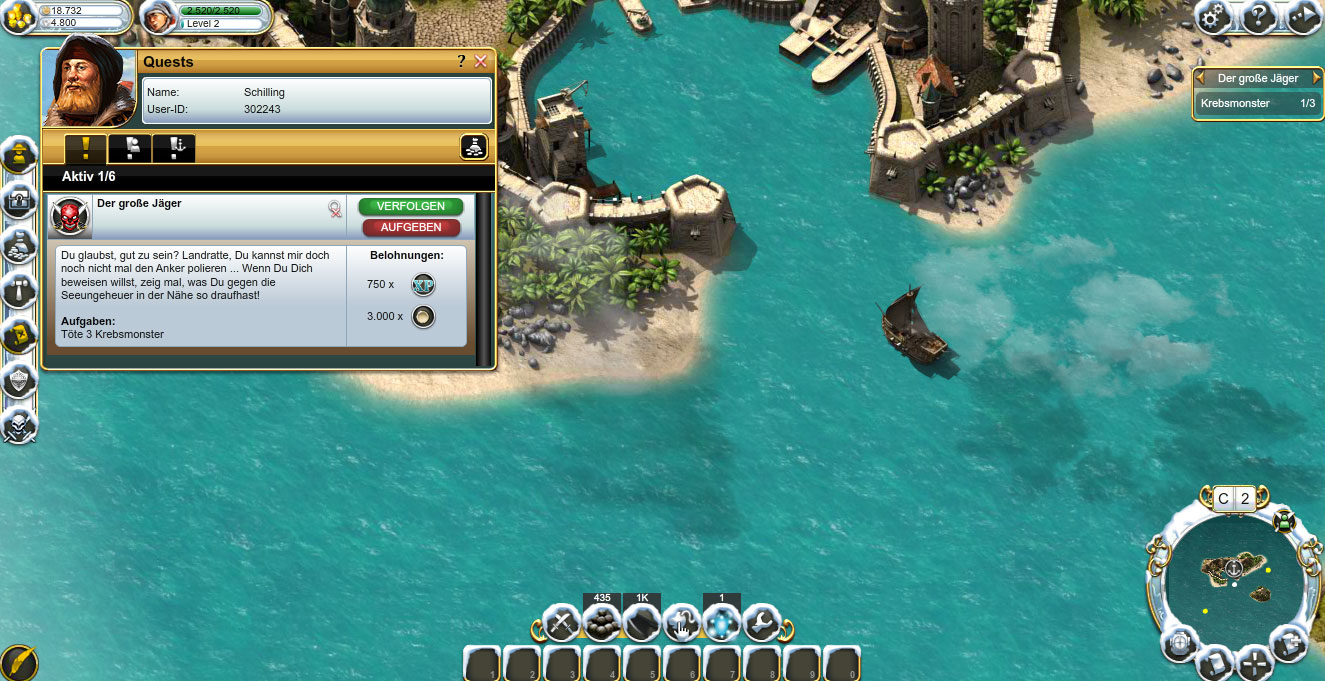
Task: Select the active quests exclamation mark tab
Action: pos(86,149)
